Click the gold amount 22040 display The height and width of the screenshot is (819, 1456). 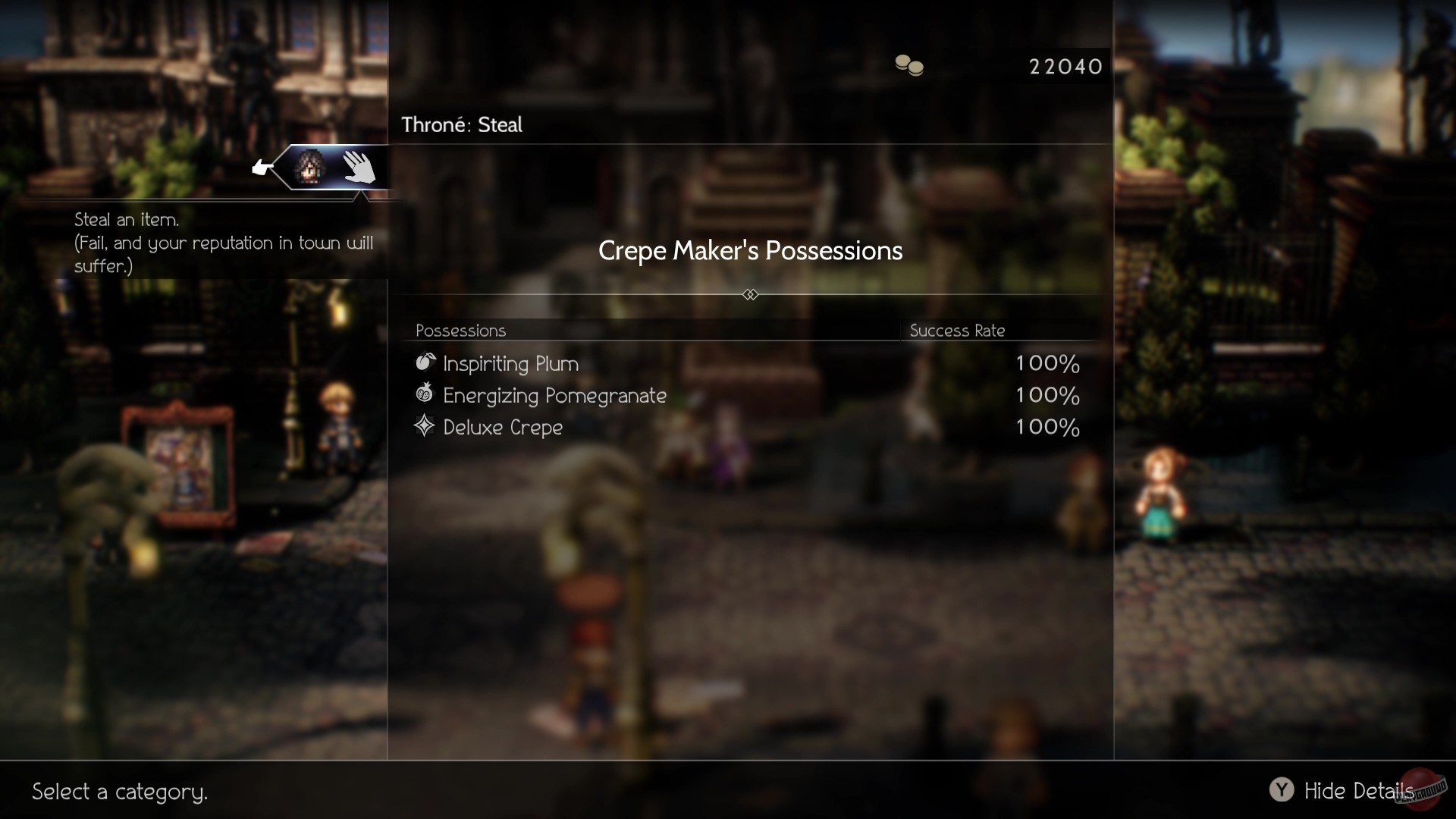tap(1066, 67)
